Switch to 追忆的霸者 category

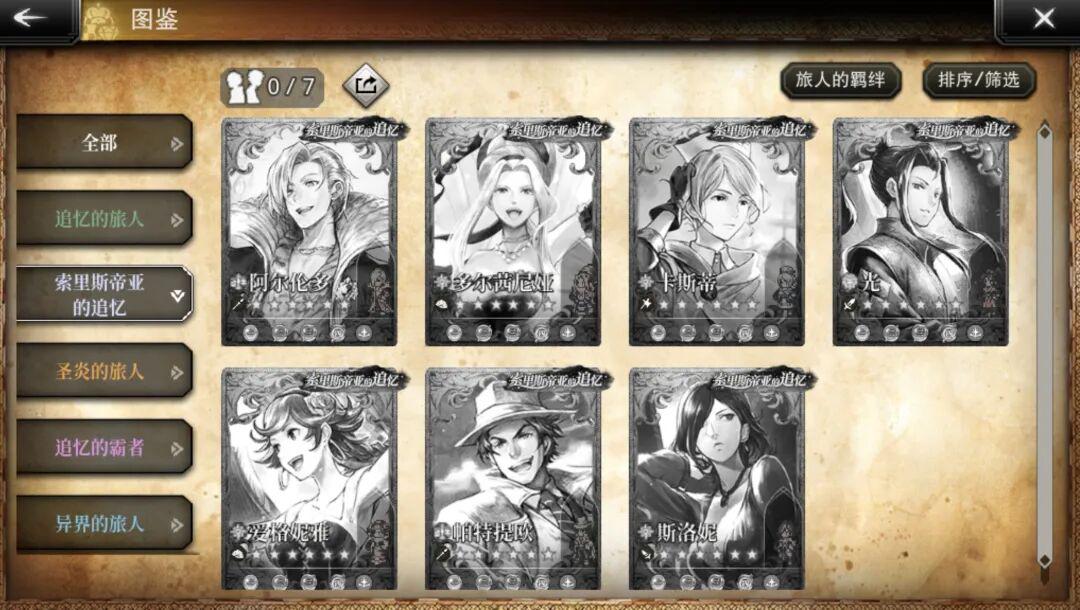pos(104,447)
